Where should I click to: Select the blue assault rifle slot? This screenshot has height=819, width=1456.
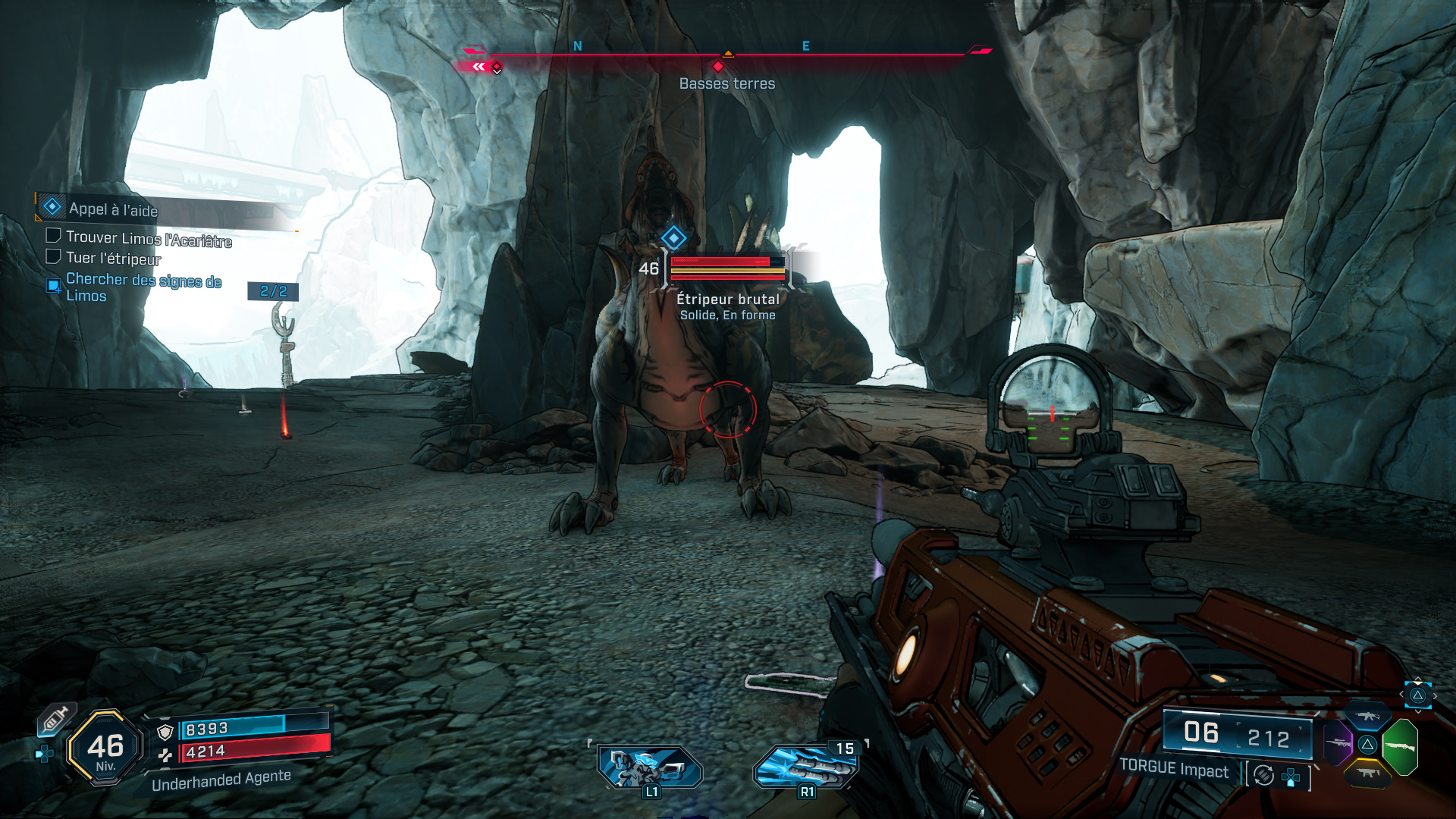(1367, 716)
